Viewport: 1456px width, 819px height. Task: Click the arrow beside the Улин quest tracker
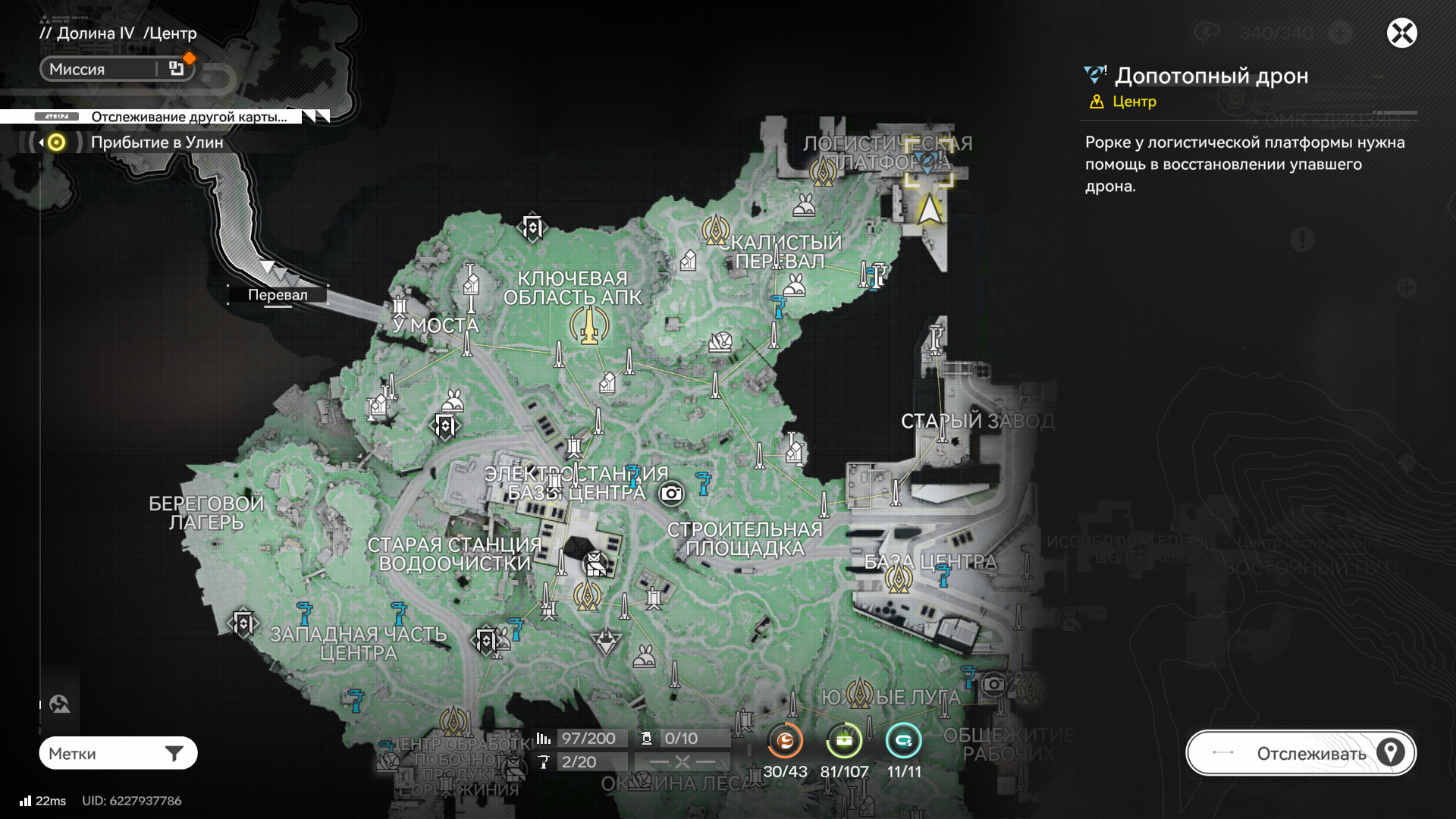41,143
